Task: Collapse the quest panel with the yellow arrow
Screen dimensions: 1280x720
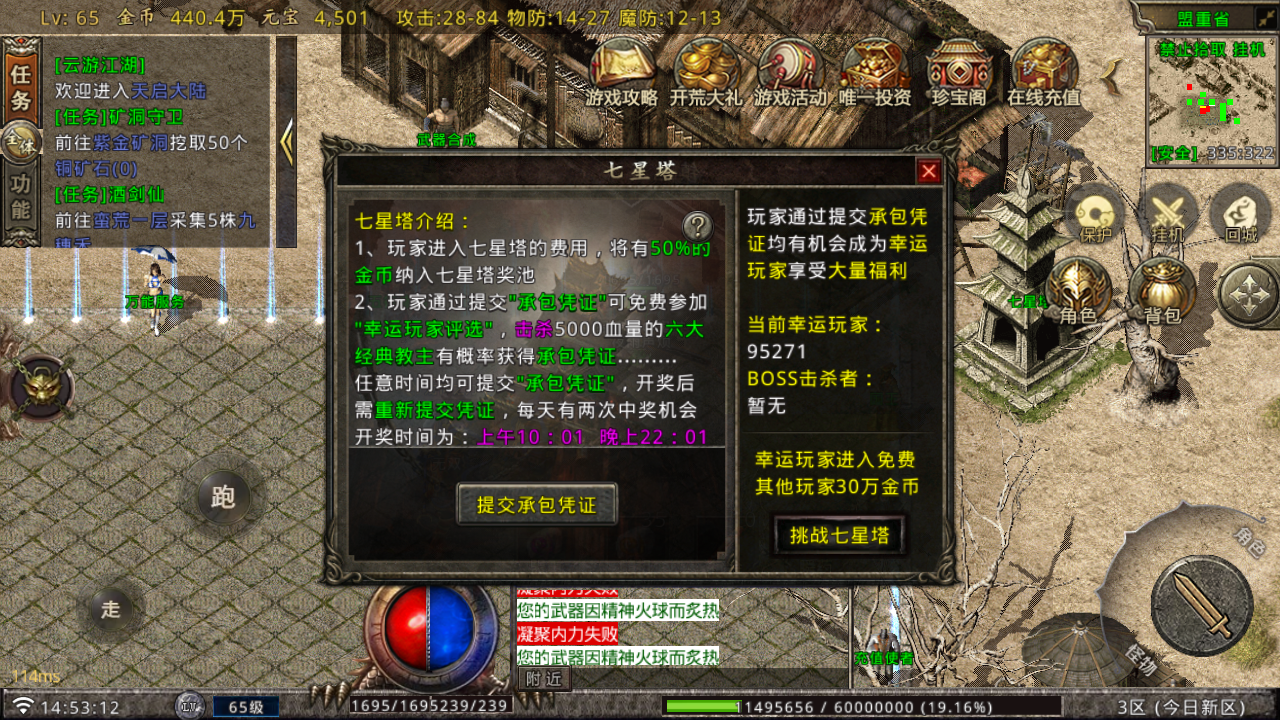Action: (x=290, y=141)
